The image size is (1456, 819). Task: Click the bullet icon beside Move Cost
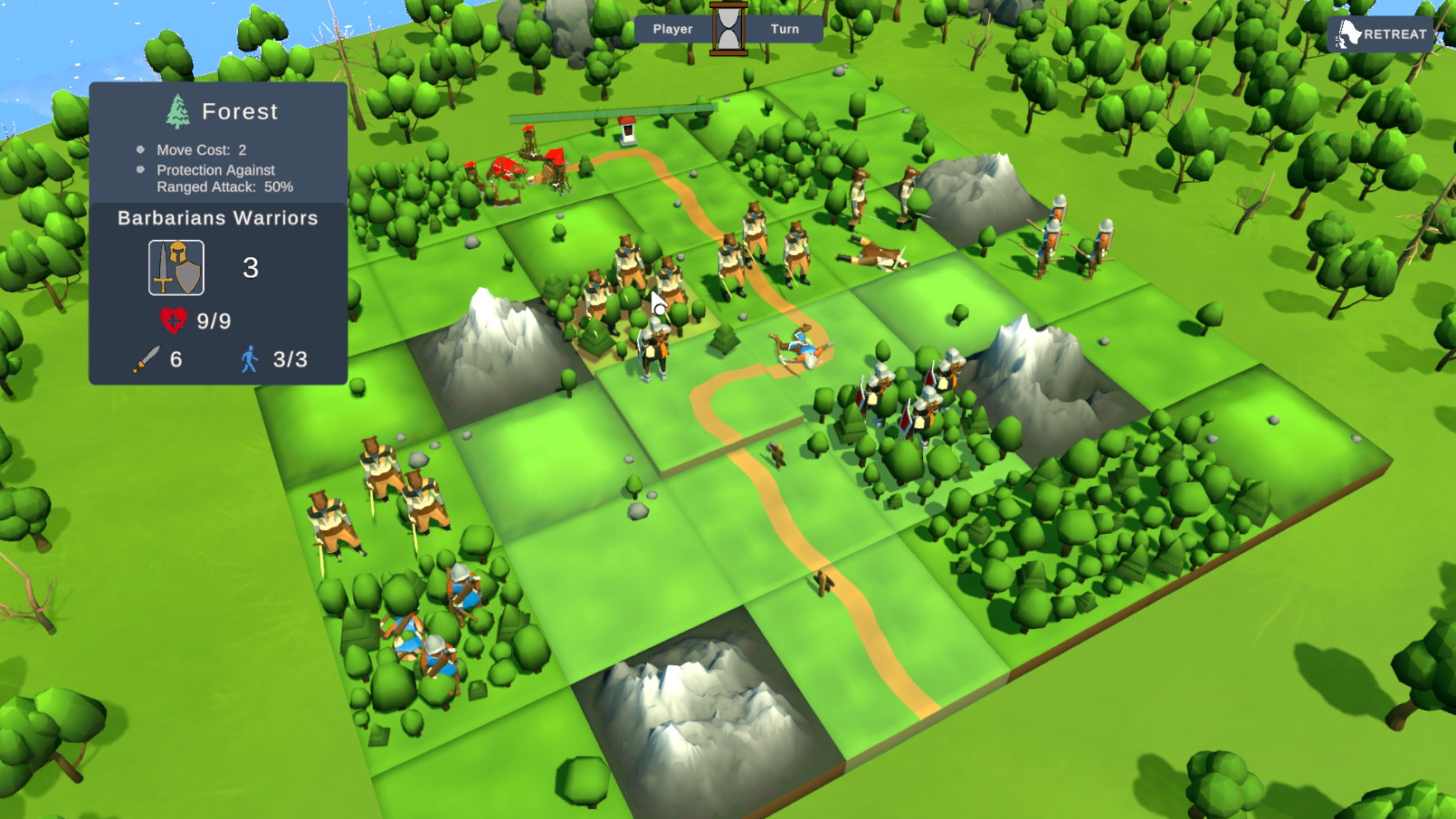coord(141,149)
